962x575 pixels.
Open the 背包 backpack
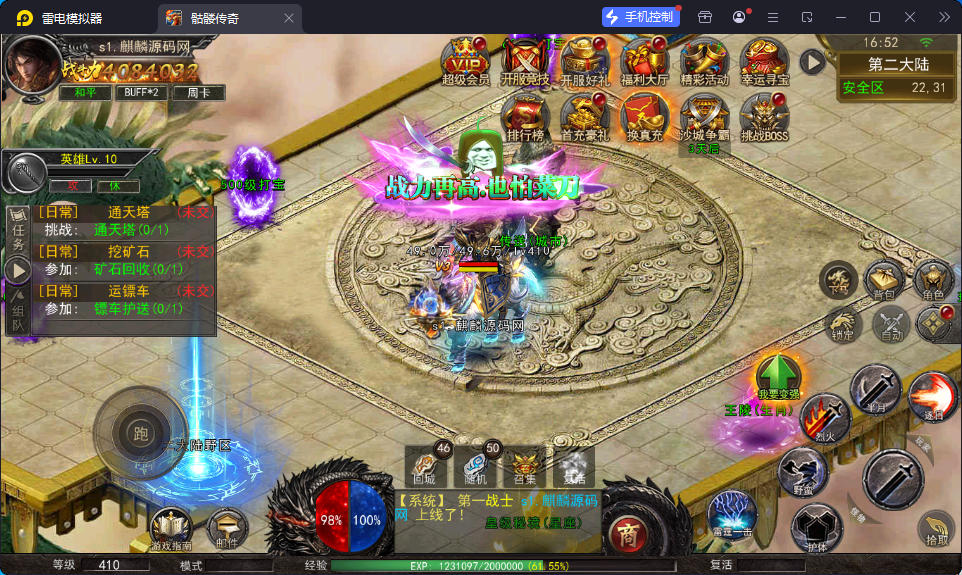point(884,281)
